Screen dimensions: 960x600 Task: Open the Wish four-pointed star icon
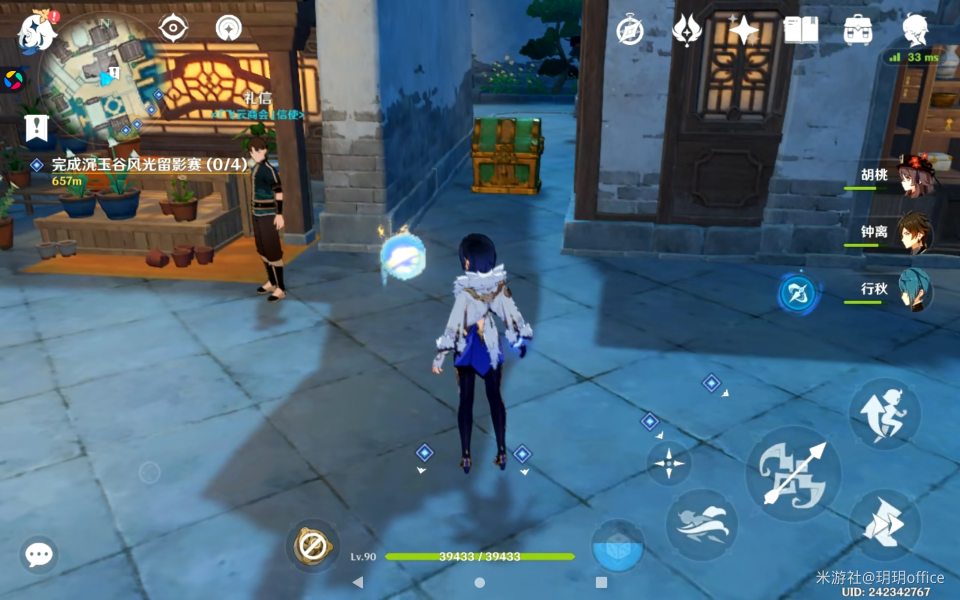[x=744, y=31]
